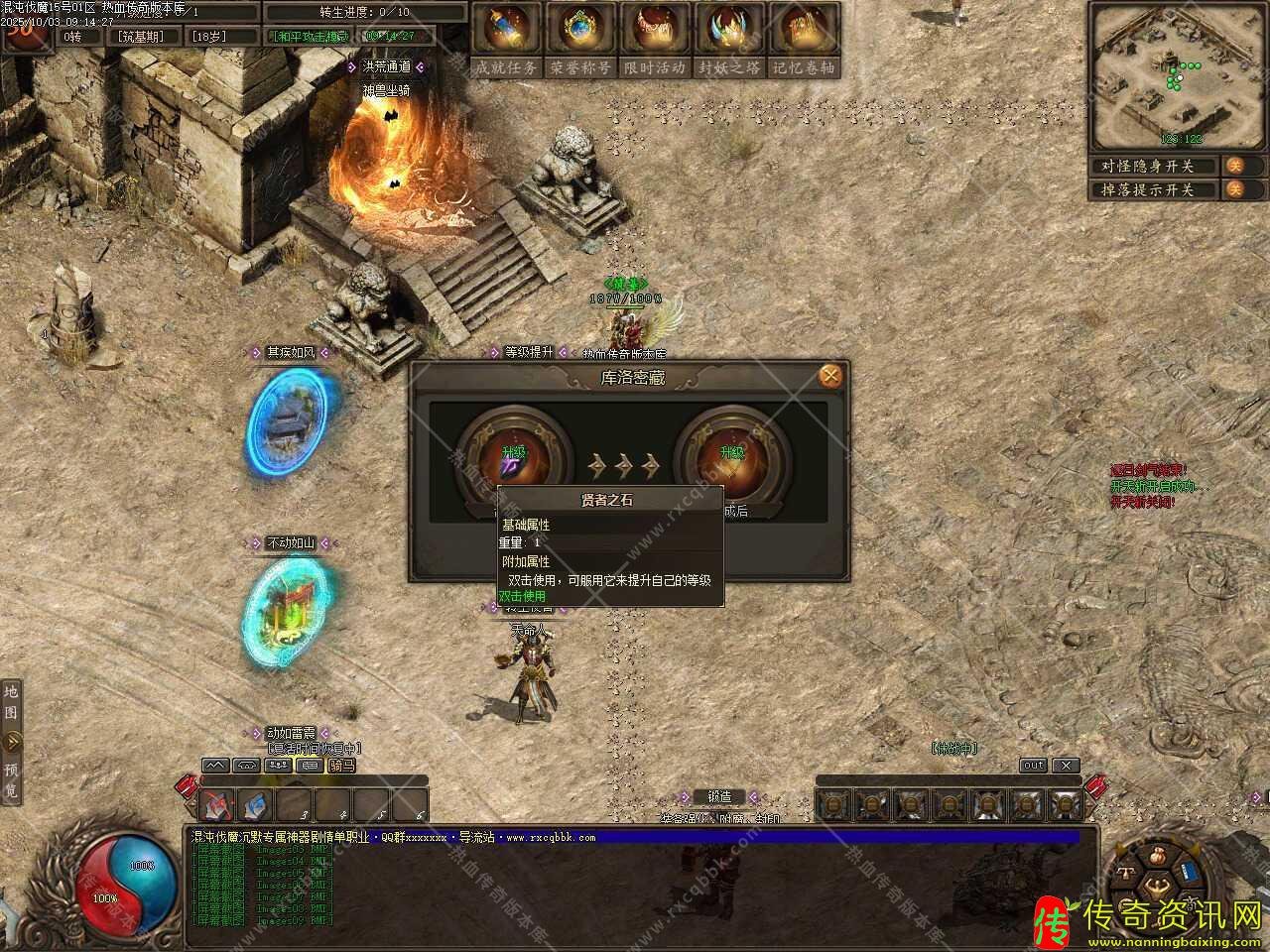Screen dimensions: 1270x952
Task: Close the 库洛密藏 window
Action: pyautogui.click(x=830, y=376)
